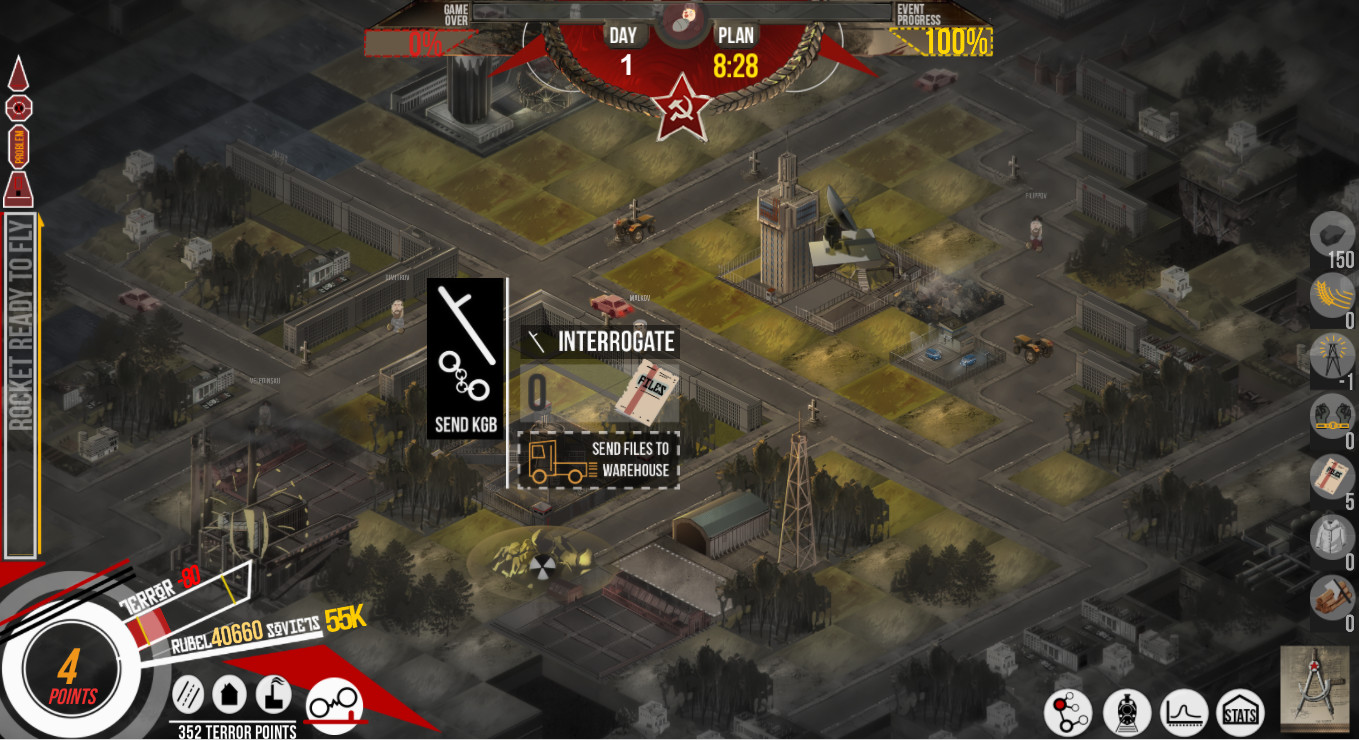
Task: Open the technology tree molecule icon
Action: (x=1068, y=713)
